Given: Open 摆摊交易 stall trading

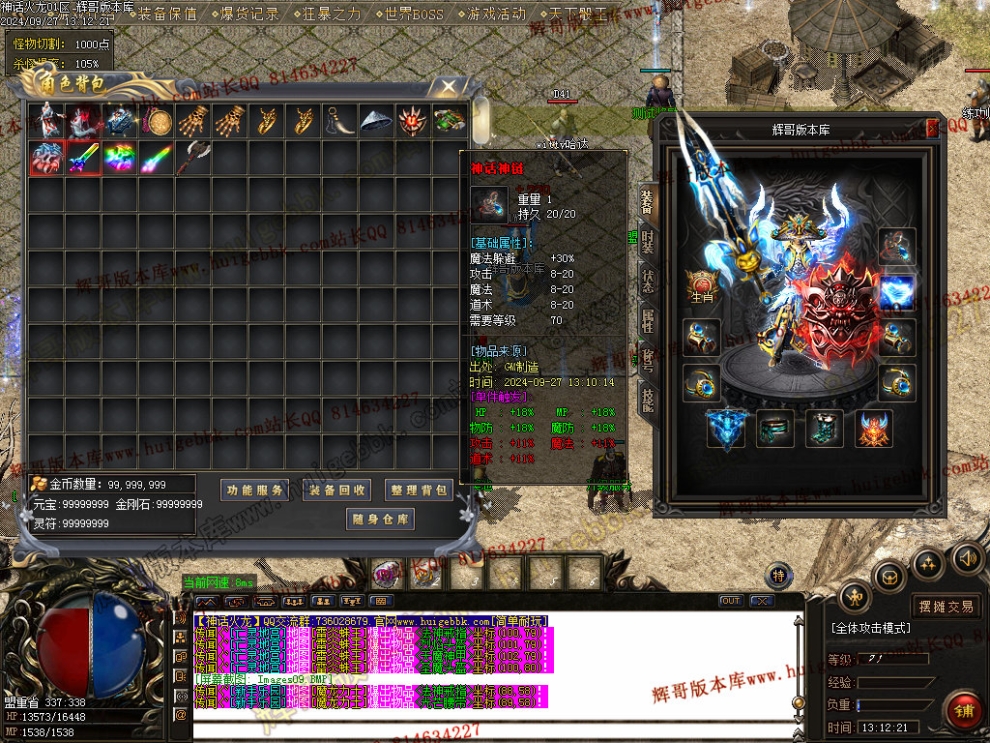Looking at the screenshot, I should (x=945, y=606).
